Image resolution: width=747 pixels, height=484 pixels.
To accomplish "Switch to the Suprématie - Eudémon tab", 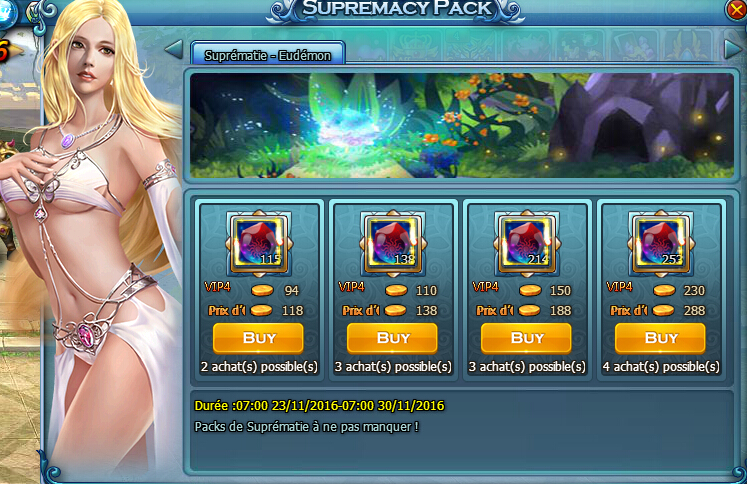I will click(267, 54).
